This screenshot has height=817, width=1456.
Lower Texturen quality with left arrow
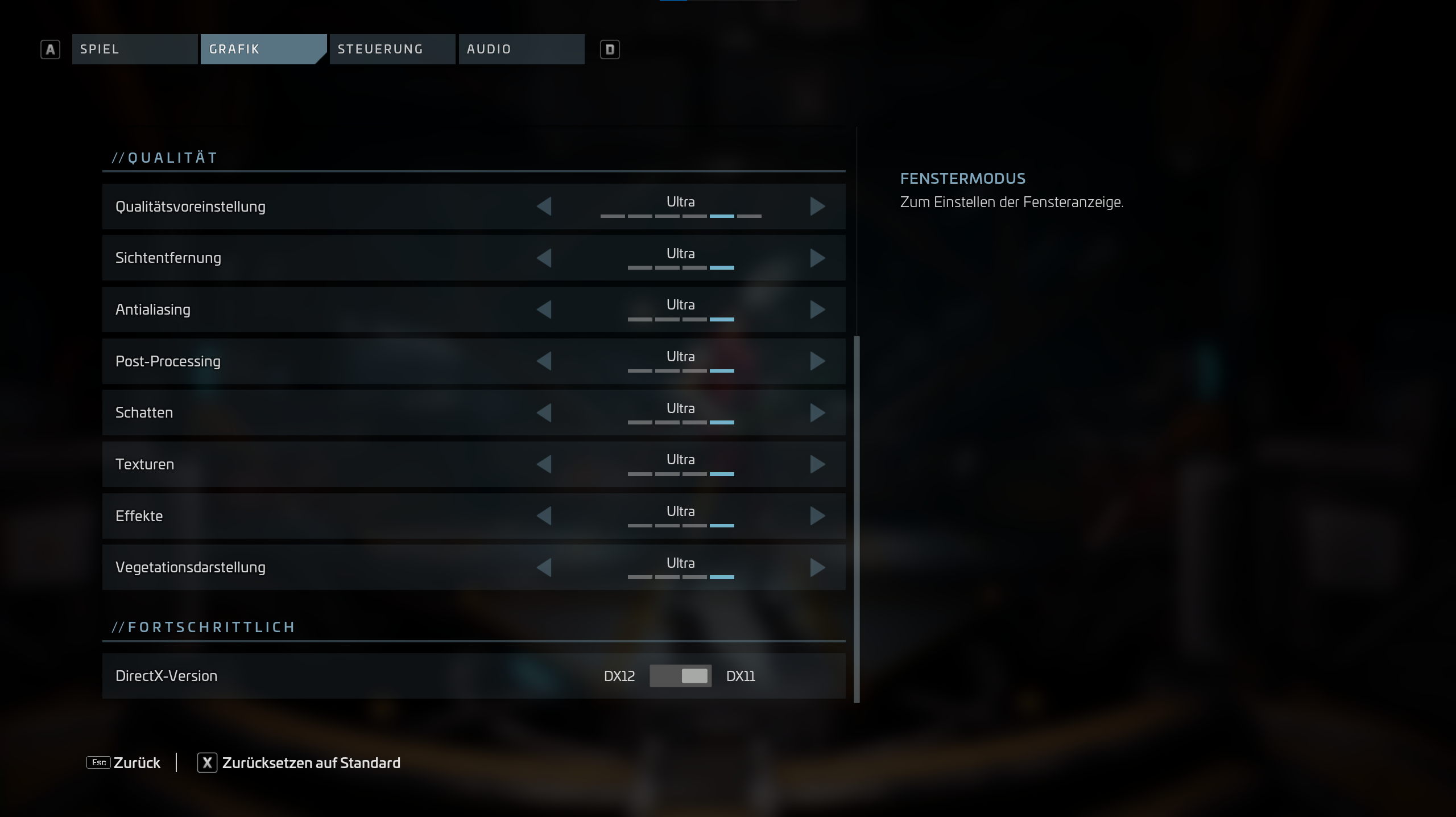point(544,464)
